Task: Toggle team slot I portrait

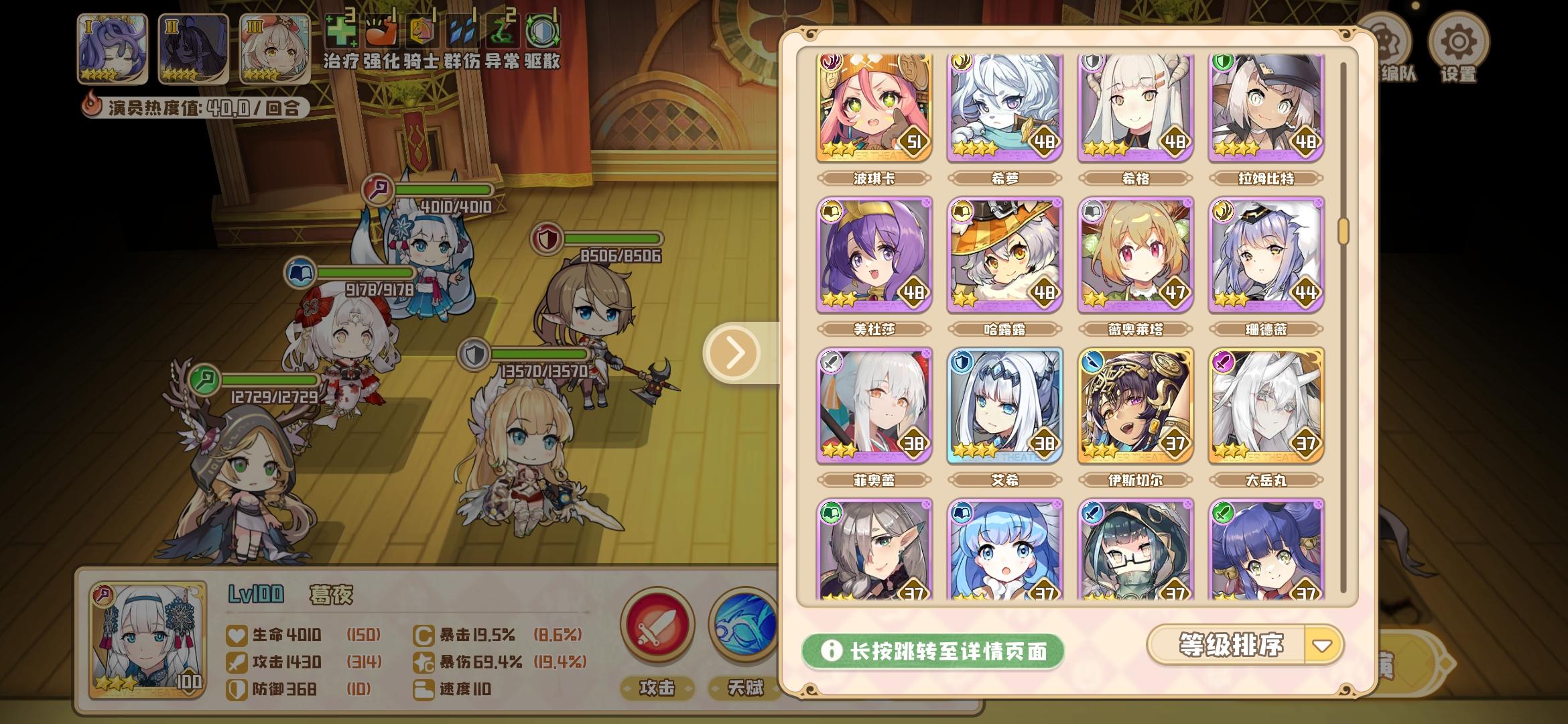Action: click(x=111, y=47)
